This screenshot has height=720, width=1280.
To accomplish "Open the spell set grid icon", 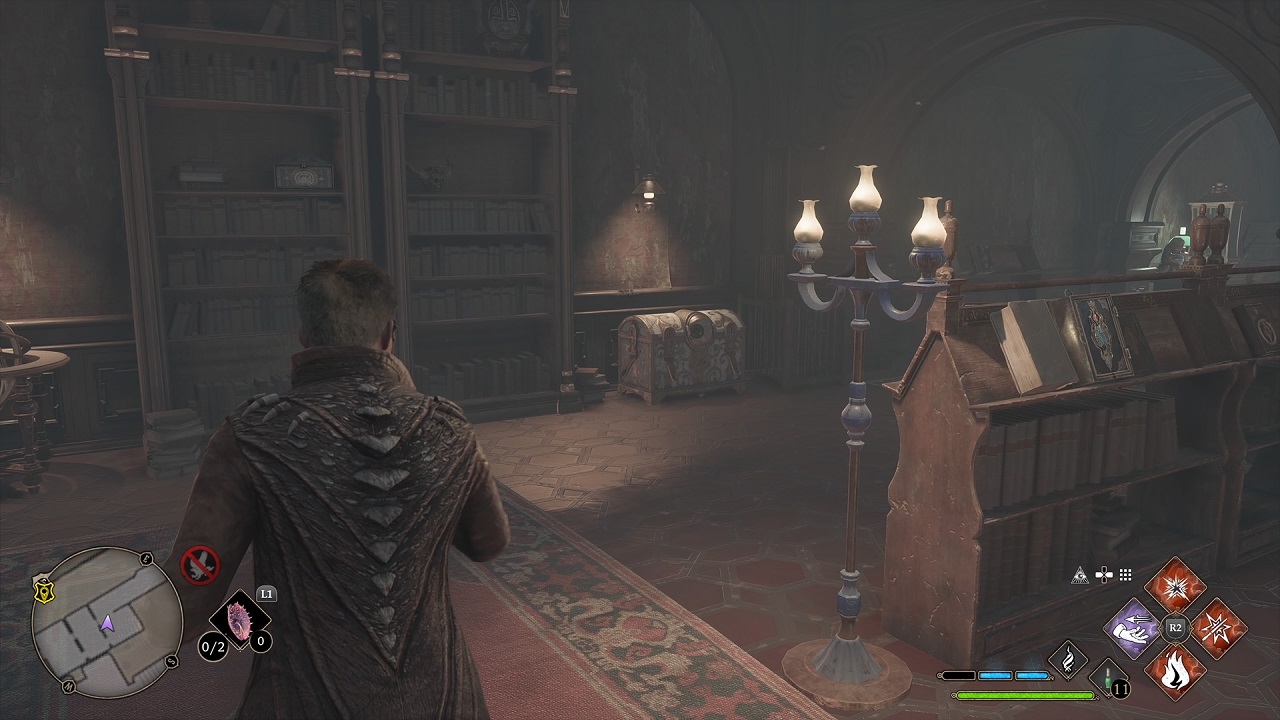I will point(1125,574).
